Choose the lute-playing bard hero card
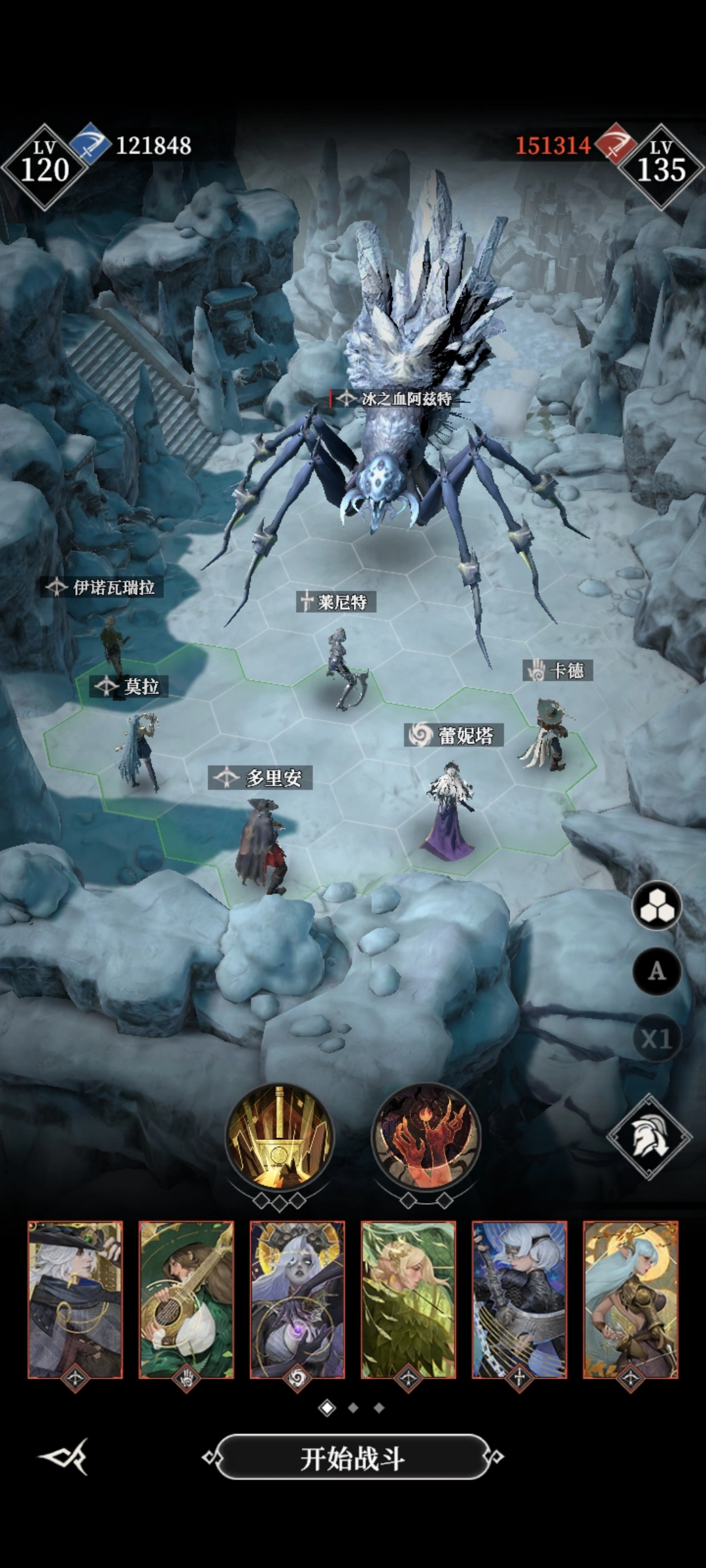Image resolution: width=706 pixels, height=1568 pixels. tap(186, 1300)
